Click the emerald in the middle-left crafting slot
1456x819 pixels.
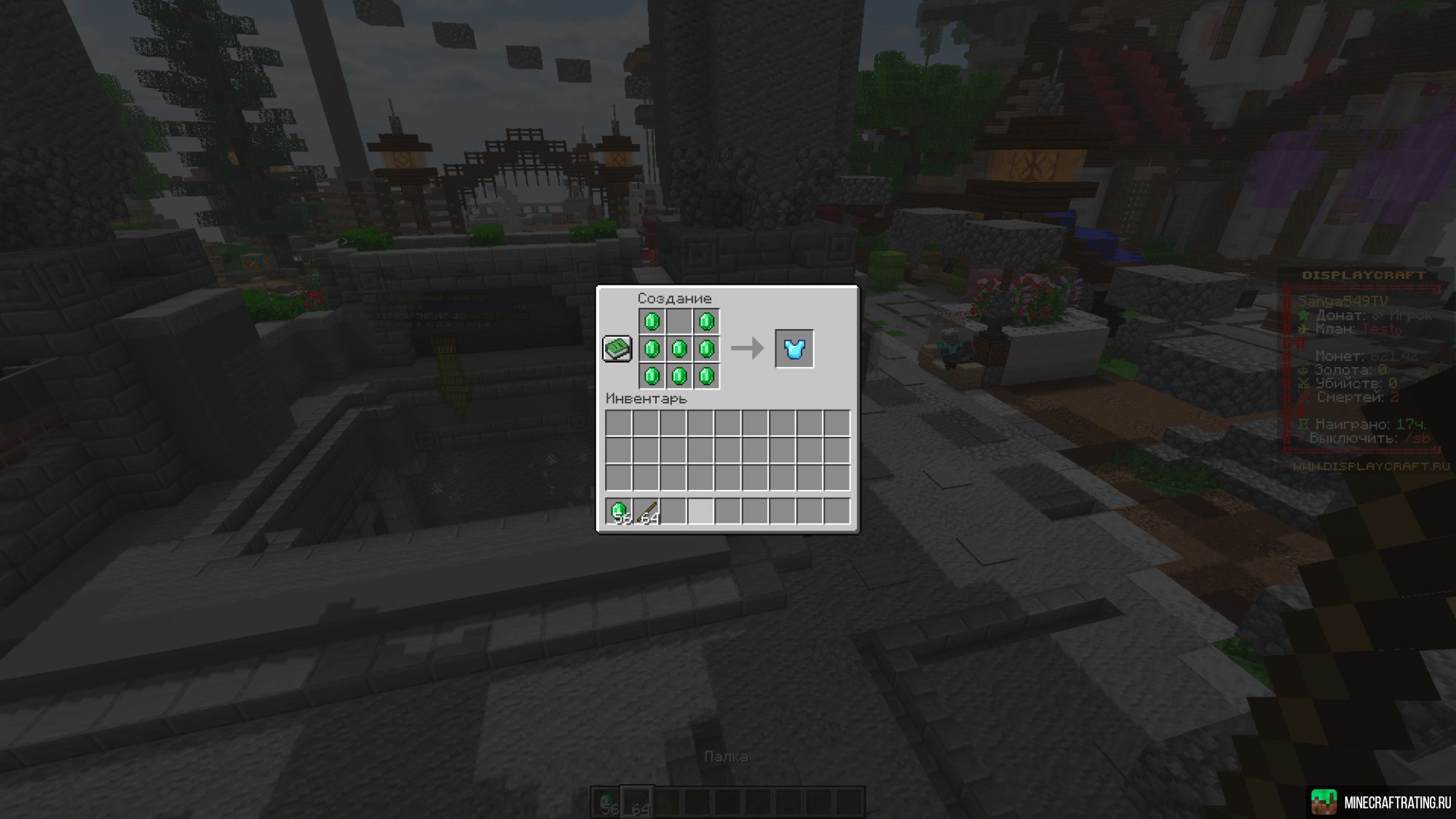coord(652,348)
